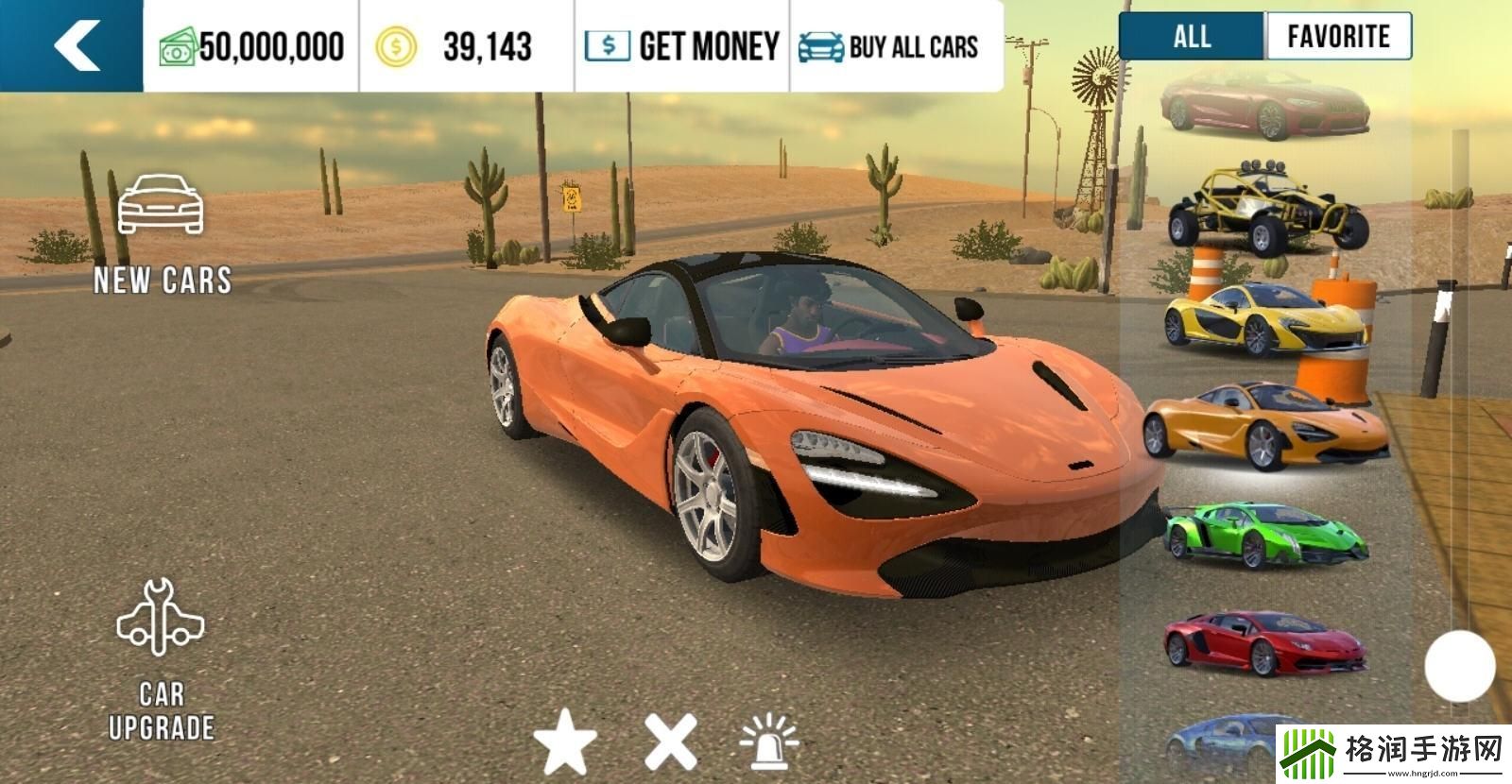The image size is (1512, 784).
Task: Open Car Upgrade workshop
Action: 161,659
